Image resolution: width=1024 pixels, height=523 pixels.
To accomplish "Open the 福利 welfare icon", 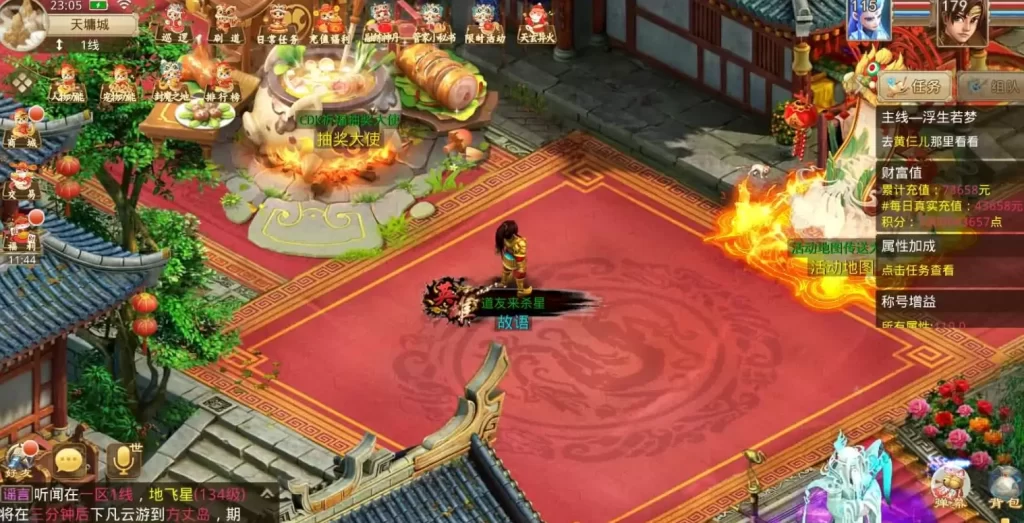I will (x=22, y=232).
